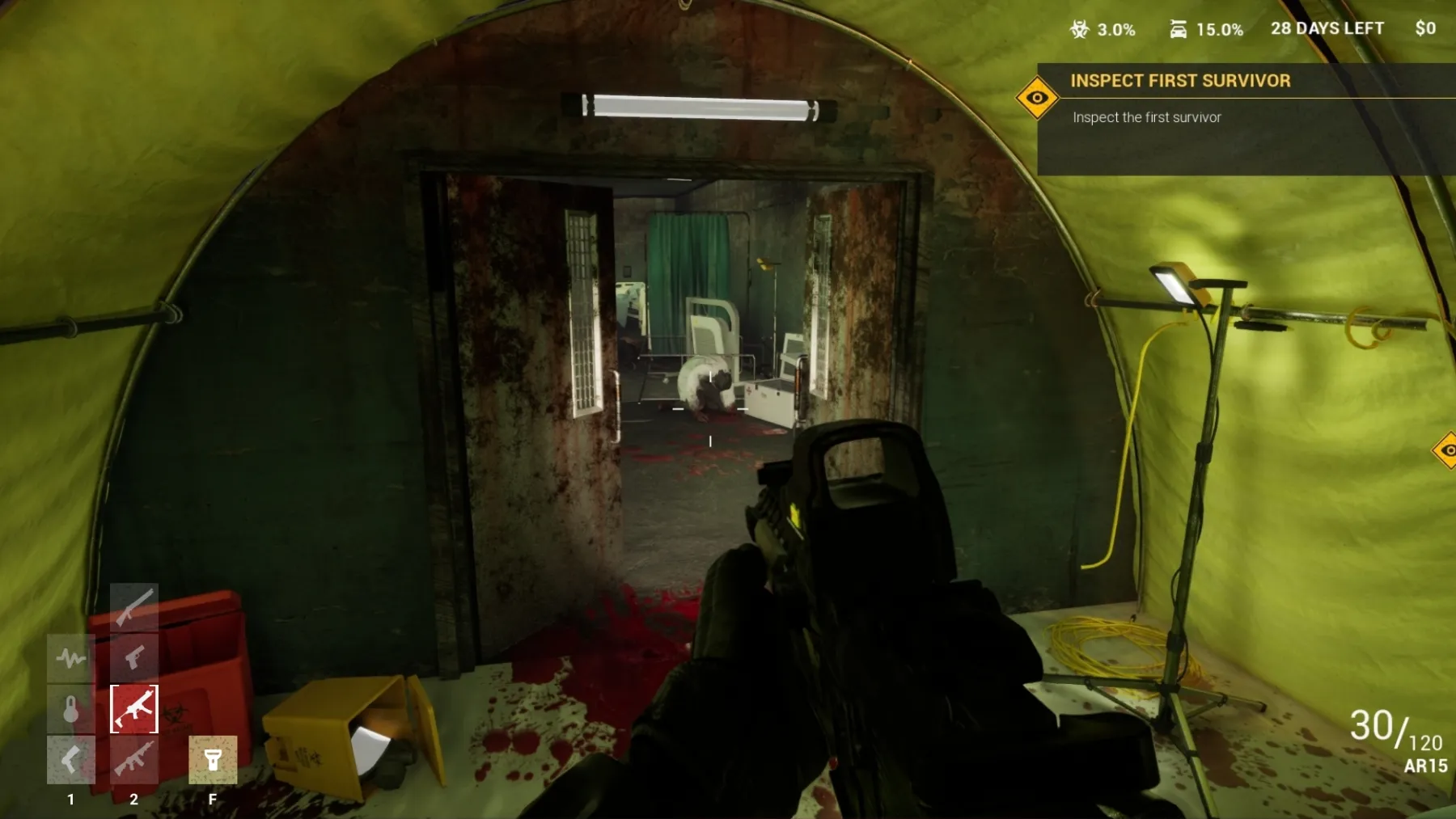Toggle the flashlight icon bound to F
Image resolution: width=1456 pixels, height=819 pixels.
(x=214, y=758)
